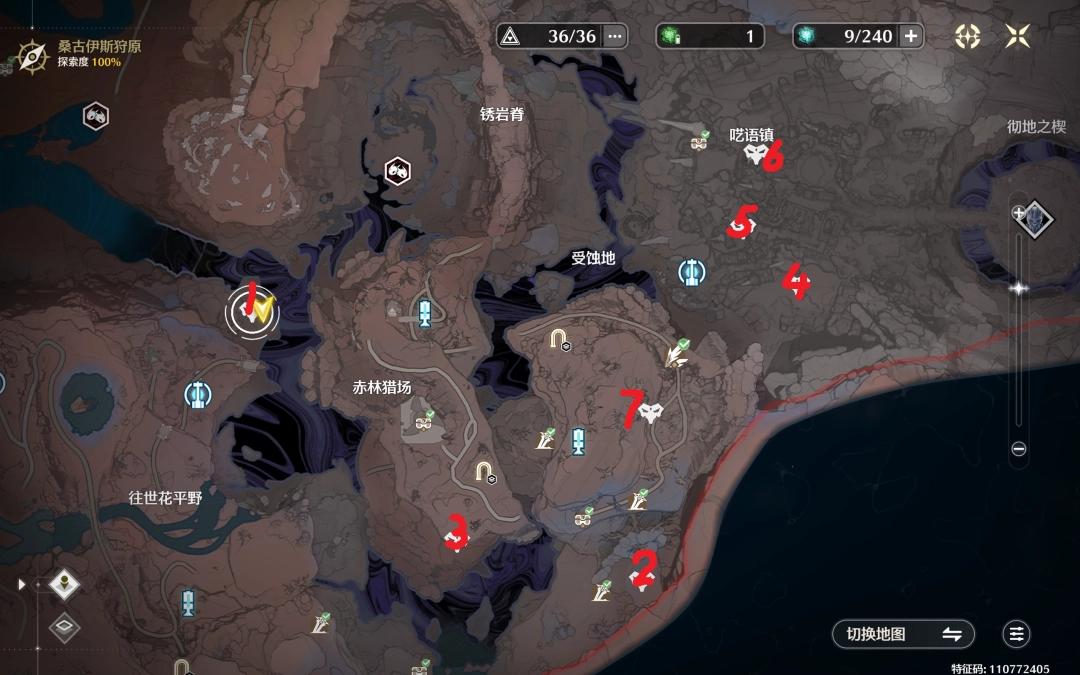Screen dimensions: 1080x675
Task: Expand the layer panel with the small arrow
Action: [22, 584]
